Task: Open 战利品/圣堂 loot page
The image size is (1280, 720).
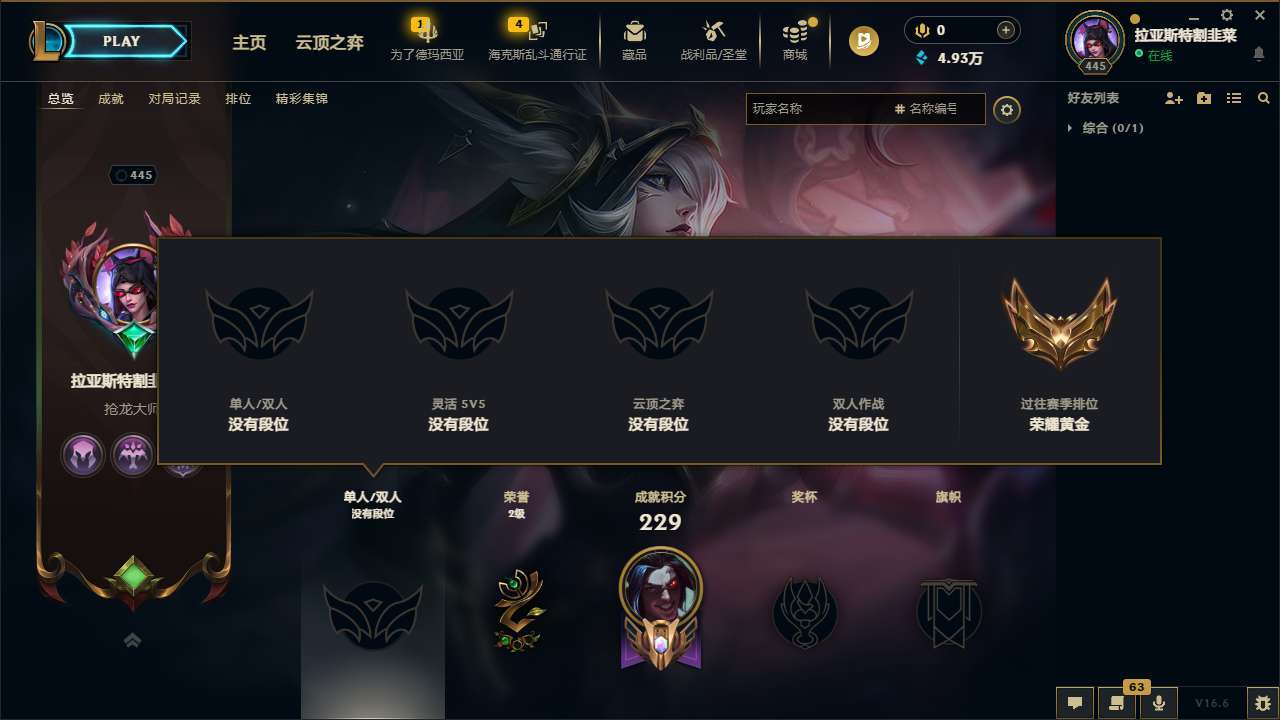Action: click(713, 40)
